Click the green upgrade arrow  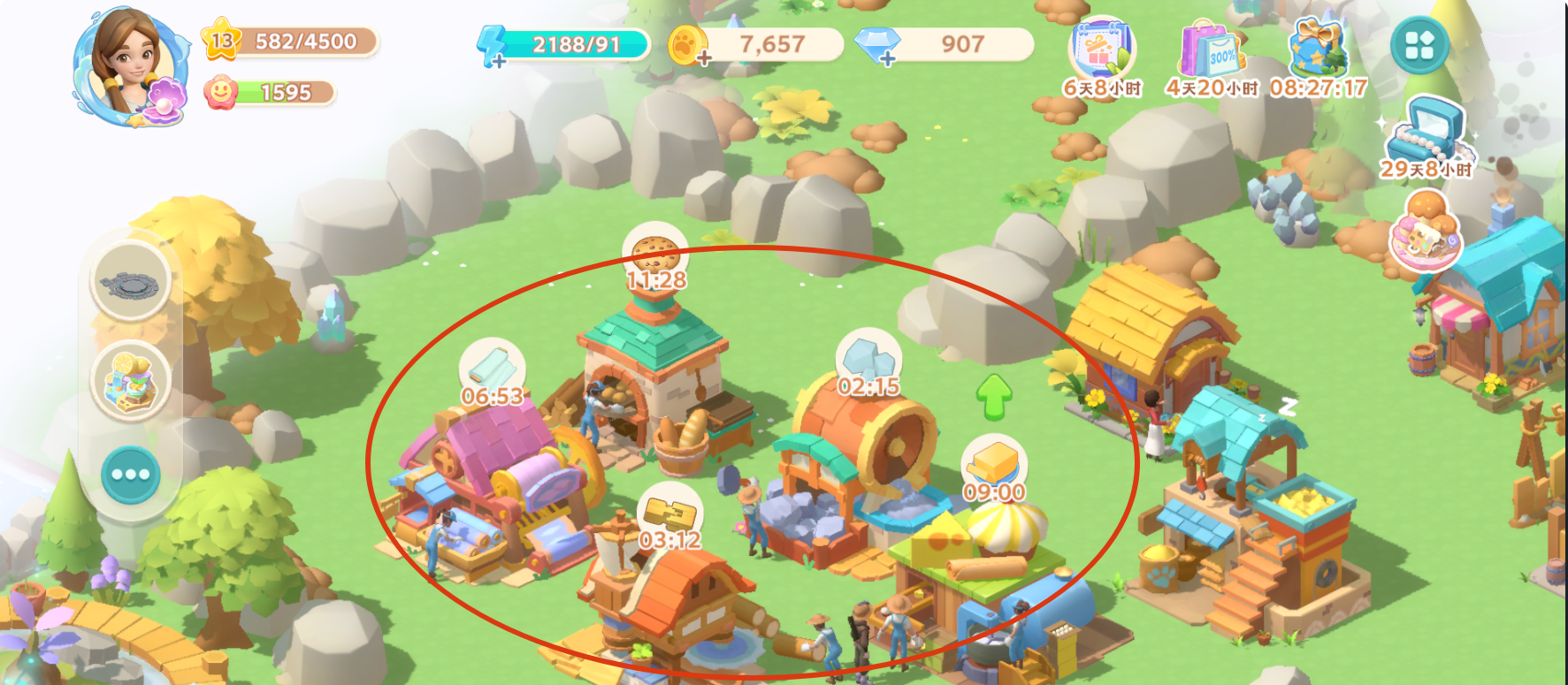click(994, 396)
